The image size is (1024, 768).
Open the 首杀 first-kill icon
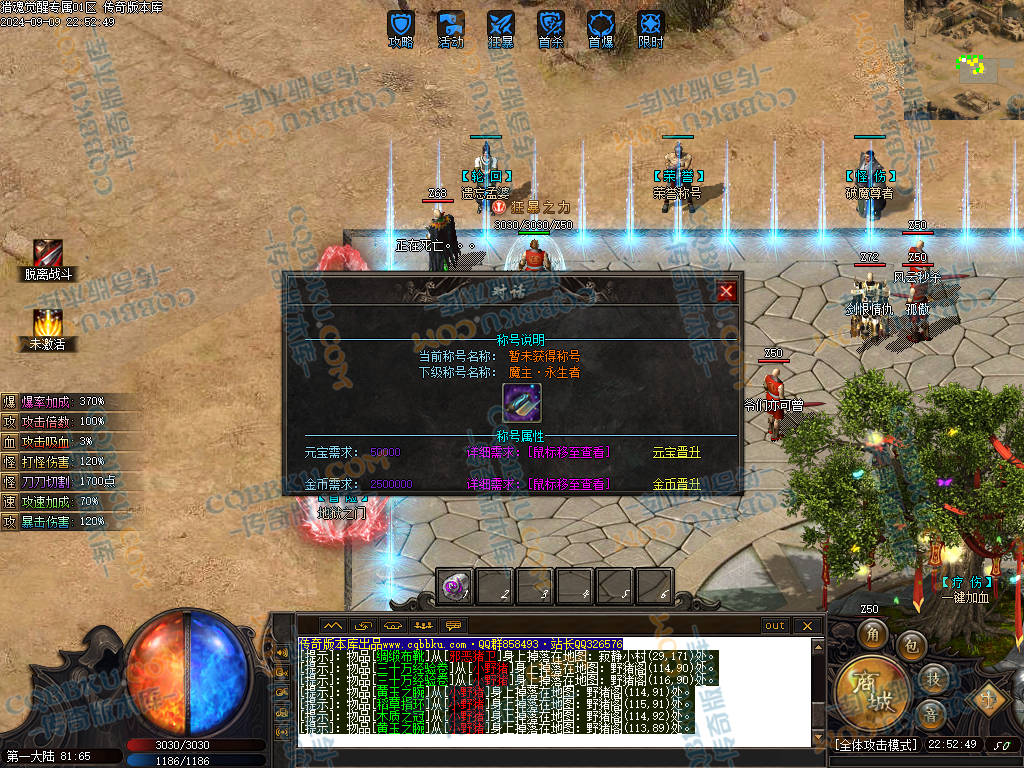click(x=551, y=27)
